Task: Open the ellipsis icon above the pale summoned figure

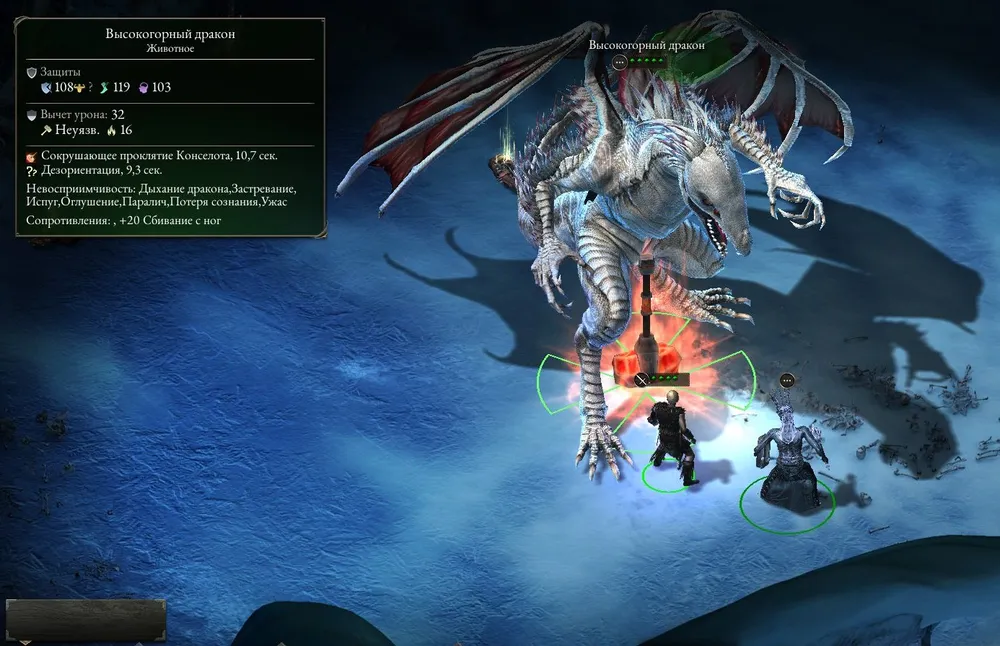Action: [x=787, y=380]
